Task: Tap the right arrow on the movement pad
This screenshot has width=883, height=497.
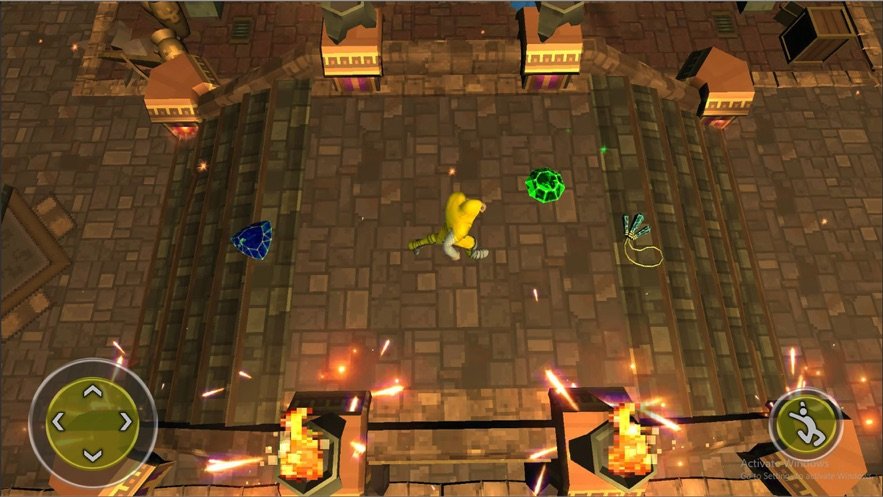Action: [126, 423]
